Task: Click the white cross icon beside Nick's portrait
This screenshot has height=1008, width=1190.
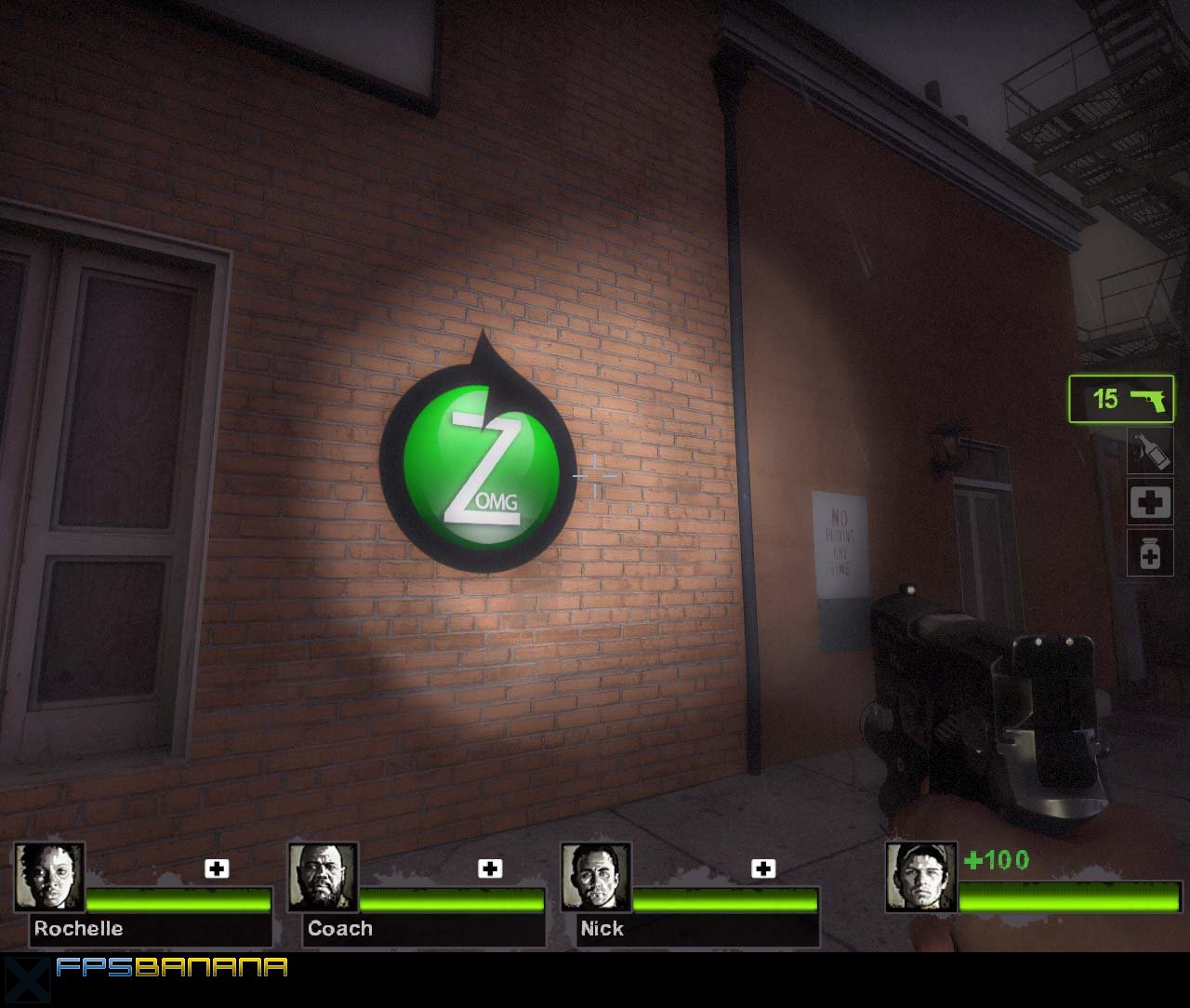Action: click(x=764, y=869)
